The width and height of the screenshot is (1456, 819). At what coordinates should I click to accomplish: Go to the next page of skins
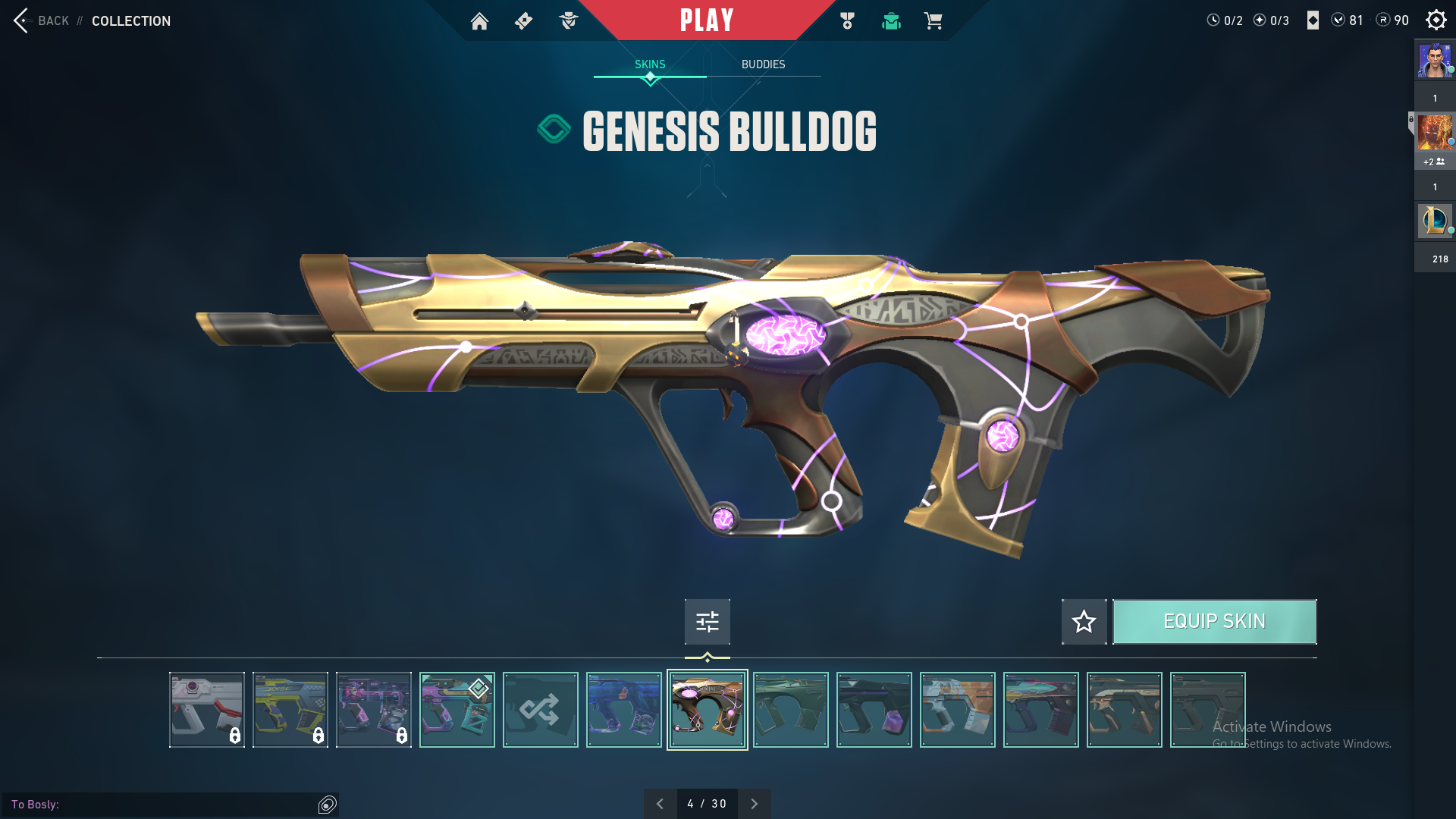pos(754,804)
